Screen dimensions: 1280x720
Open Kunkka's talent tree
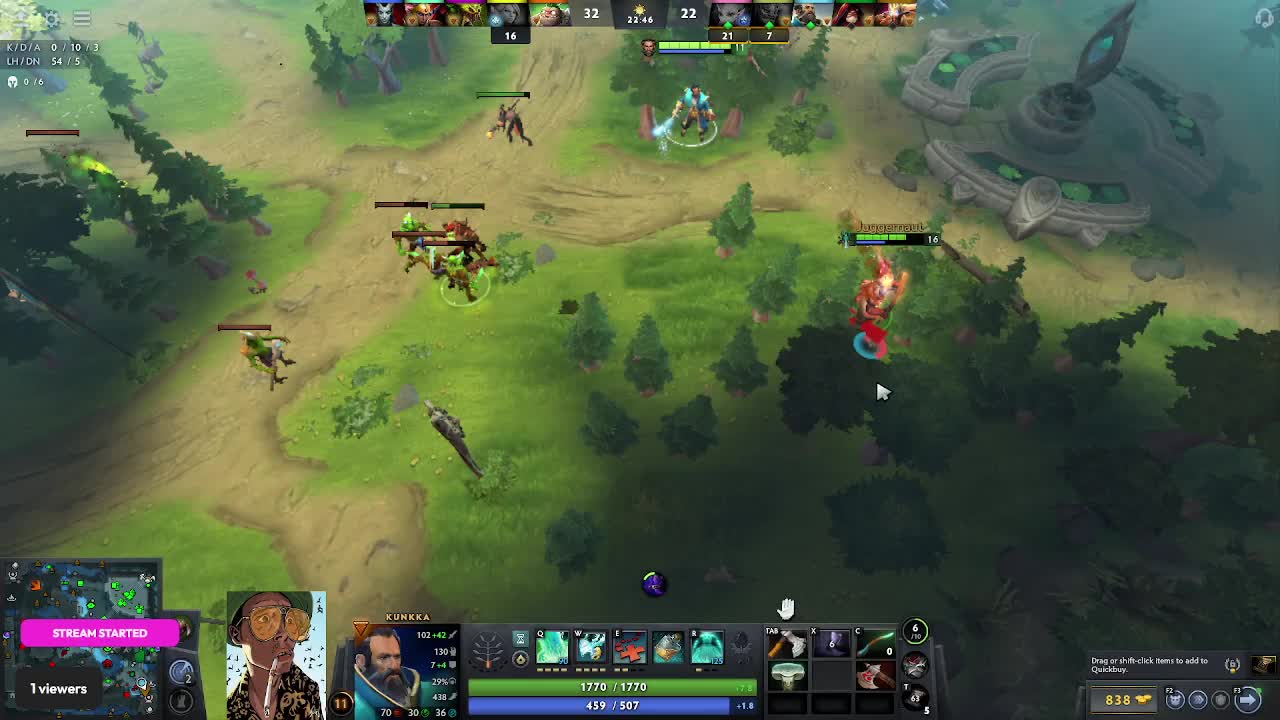(x=488, y=650)
